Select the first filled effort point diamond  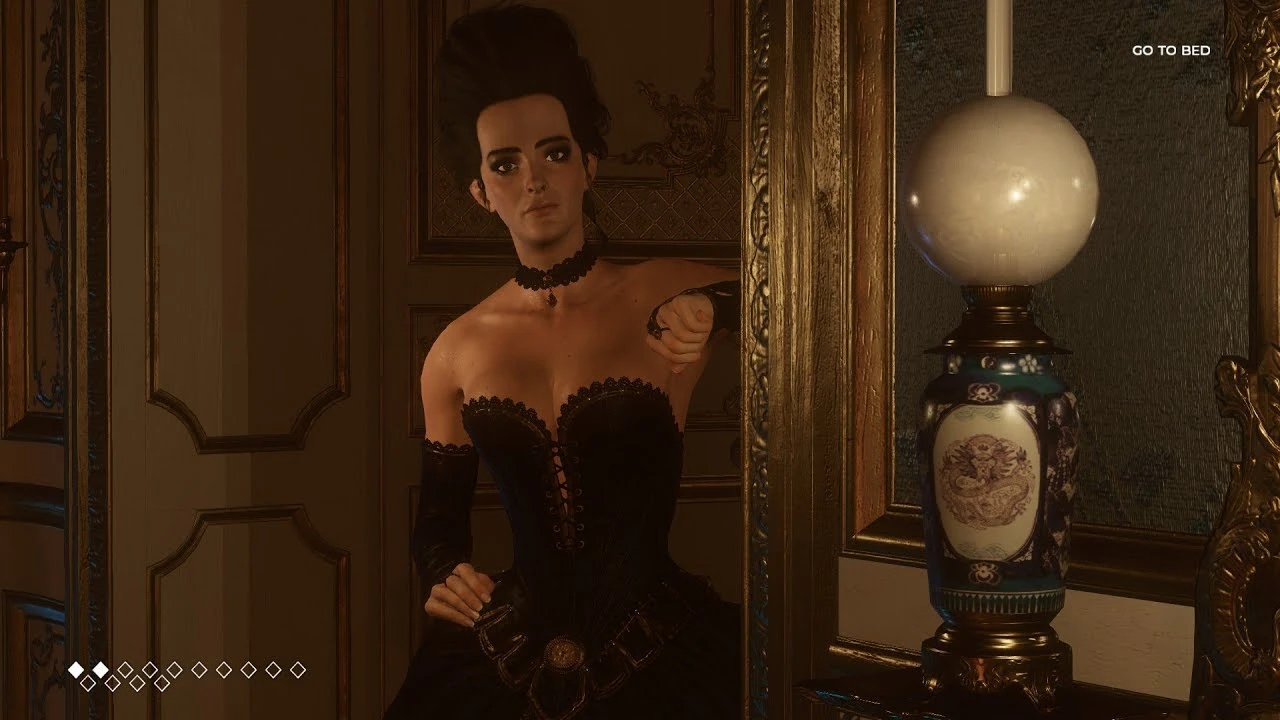(76, 668)
